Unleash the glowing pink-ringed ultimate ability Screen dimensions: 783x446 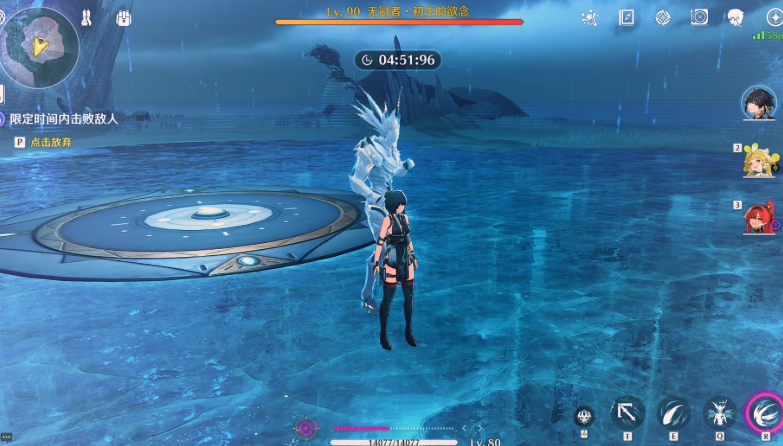pos(765,412)
